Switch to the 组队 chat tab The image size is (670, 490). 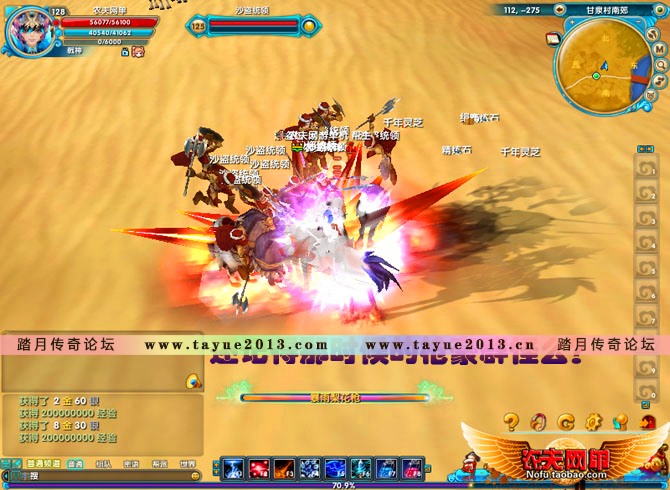click(103, 464)
